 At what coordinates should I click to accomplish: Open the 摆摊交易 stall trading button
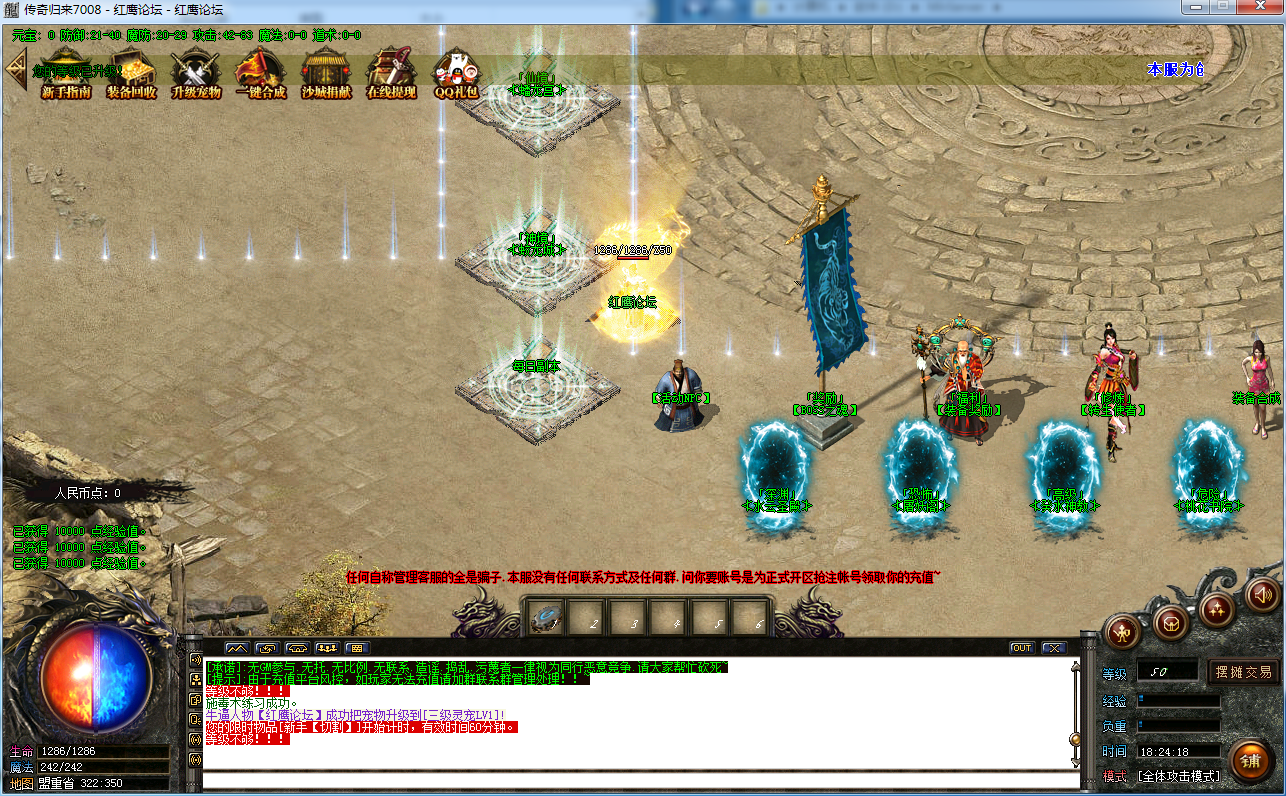(x=1243, y=672)
